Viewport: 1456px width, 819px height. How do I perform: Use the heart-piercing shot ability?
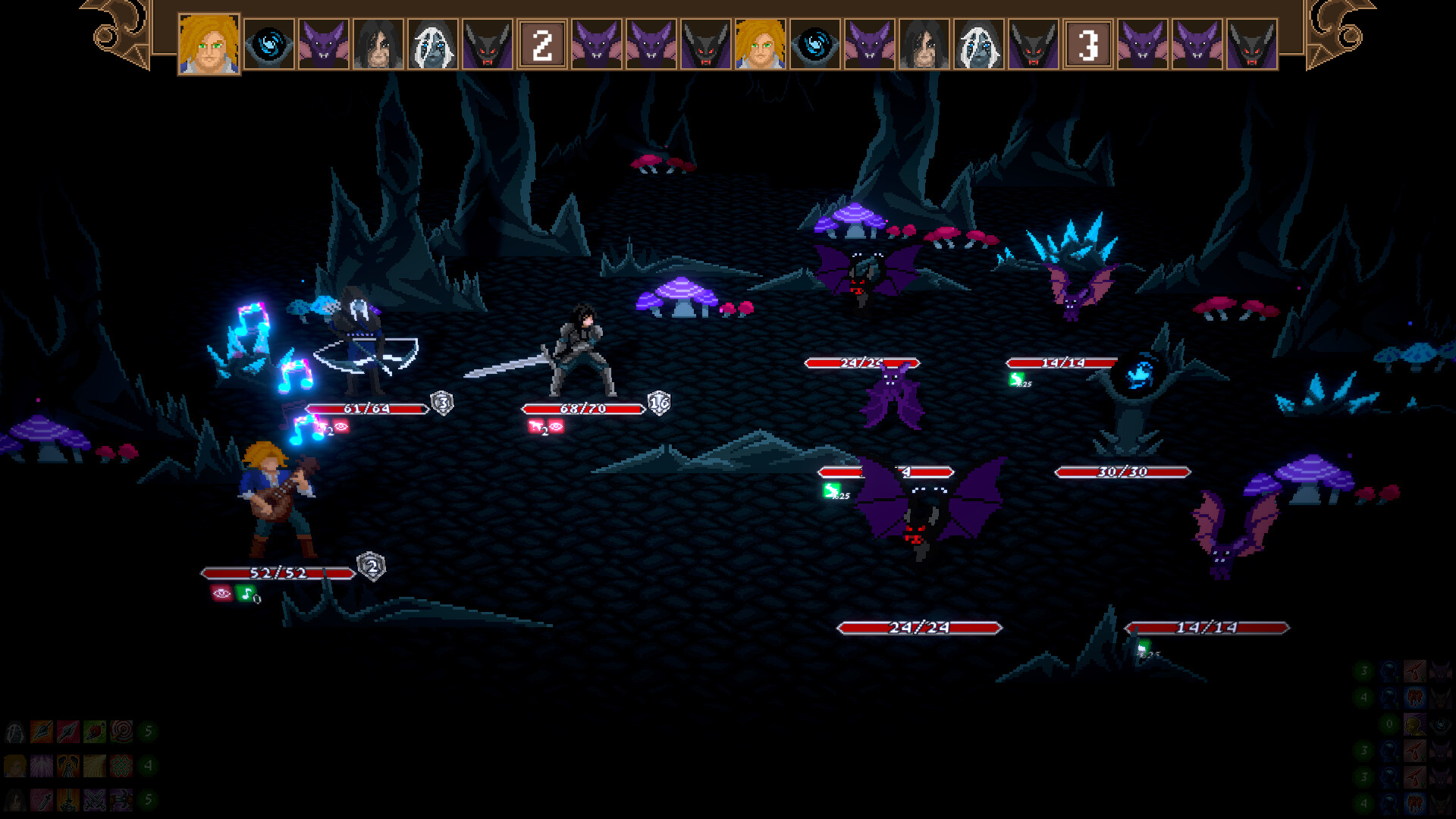point(95,732)
